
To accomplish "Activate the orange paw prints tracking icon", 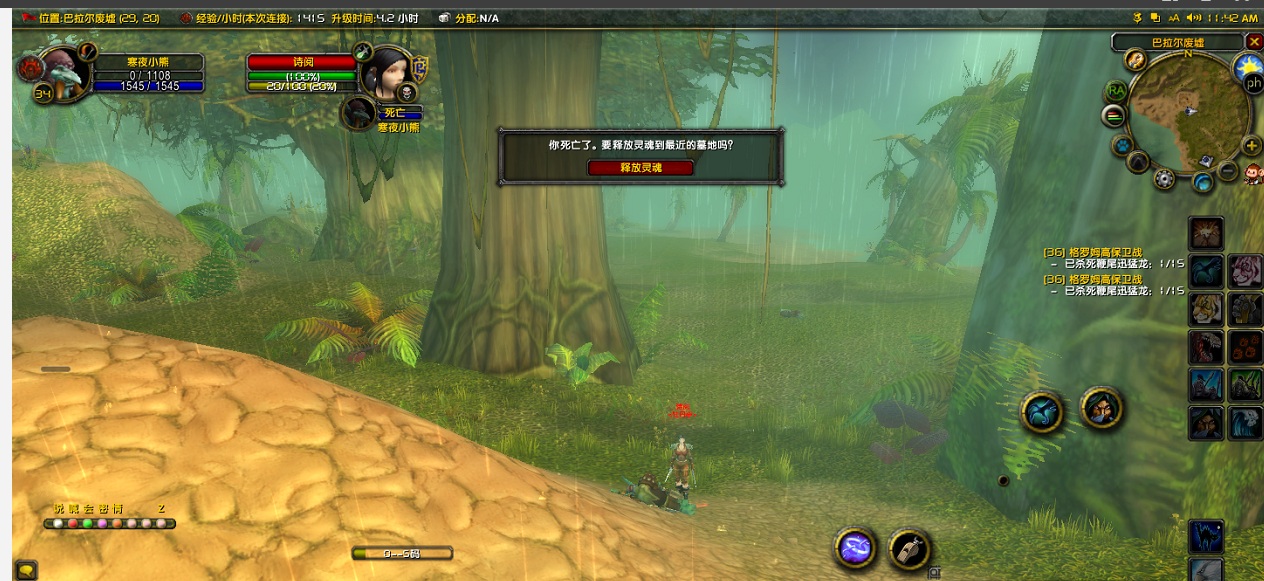I will [1245, 347].
